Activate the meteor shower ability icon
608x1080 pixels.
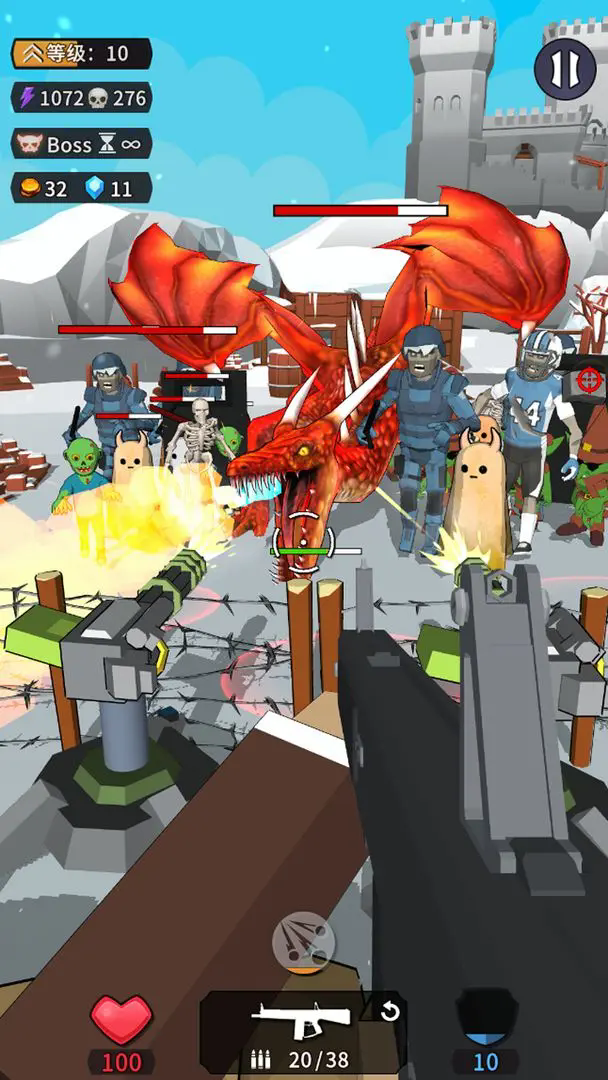pos(303,941)
